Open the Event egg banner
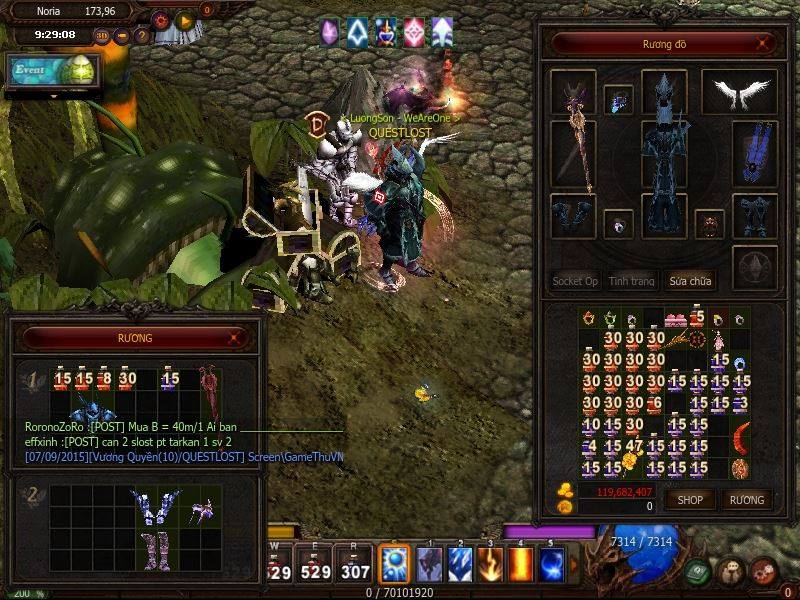This screenshot has height=600, width=800. [x=52, y=70]
